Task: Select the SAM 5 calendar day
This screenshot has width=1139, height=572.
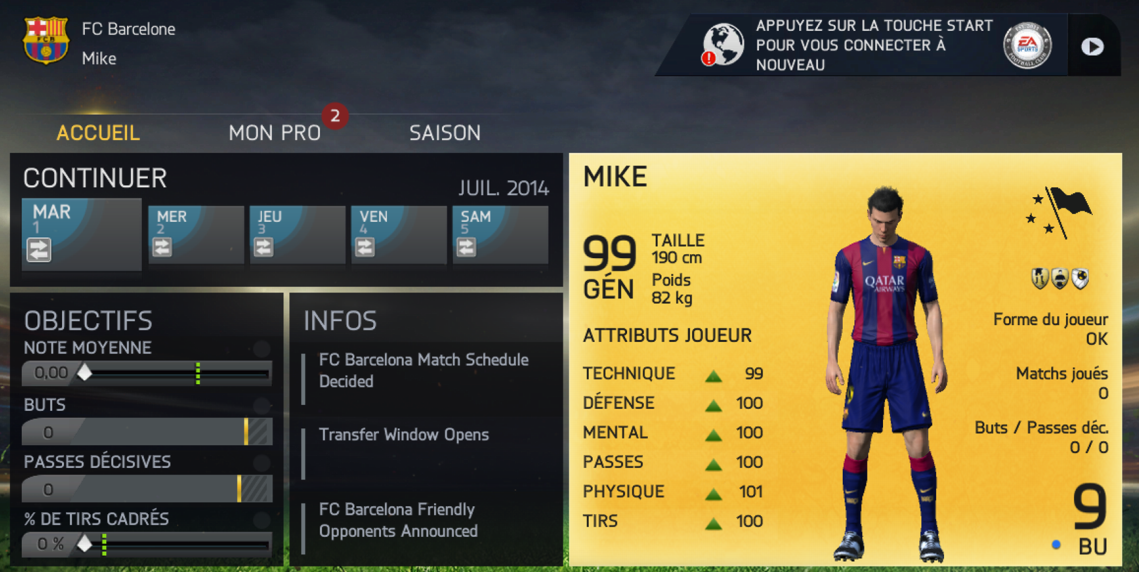Action: [499, 235]
